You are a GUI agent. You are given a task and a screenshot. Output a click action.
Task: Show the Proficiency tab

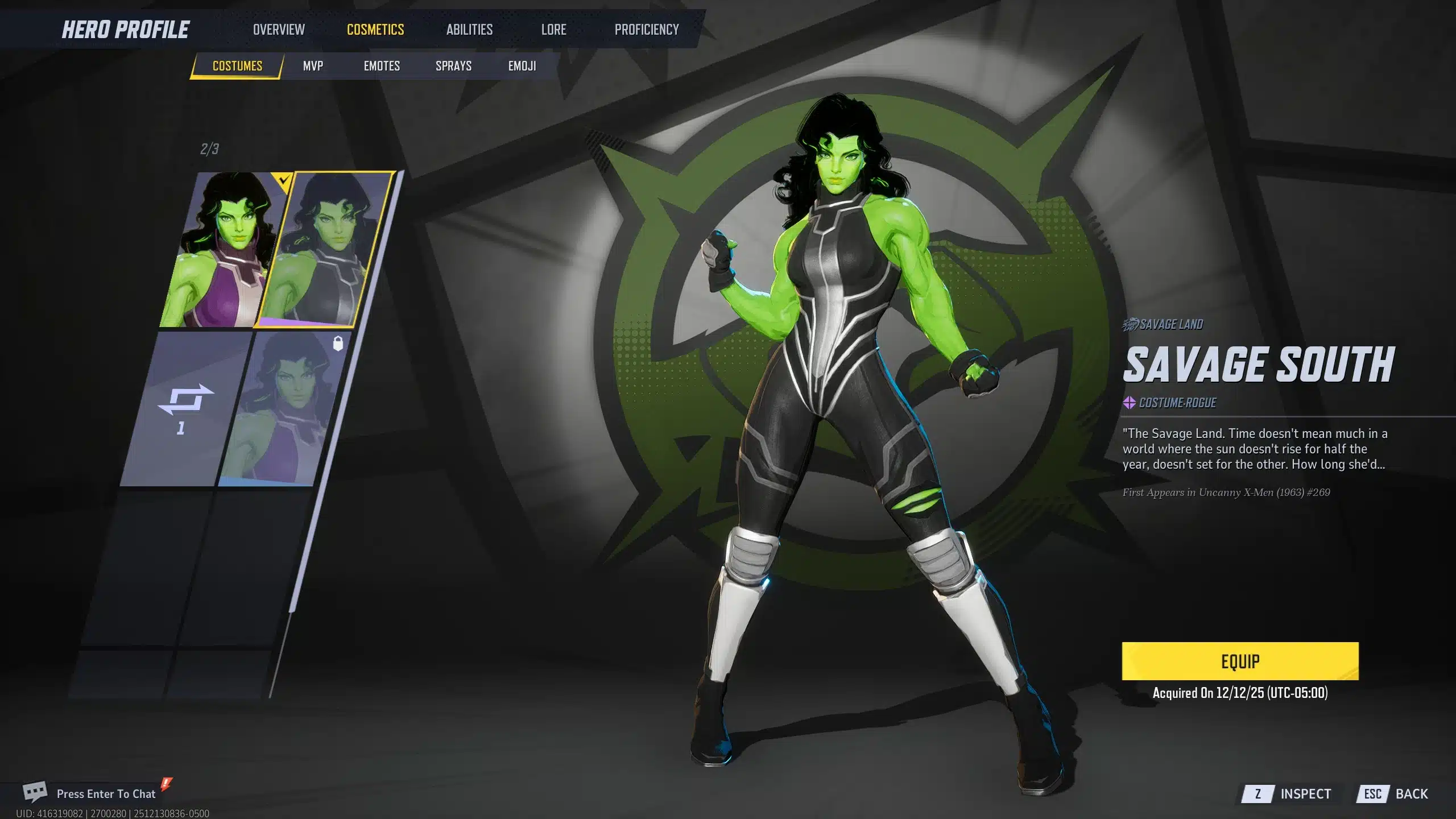point(647,30)
